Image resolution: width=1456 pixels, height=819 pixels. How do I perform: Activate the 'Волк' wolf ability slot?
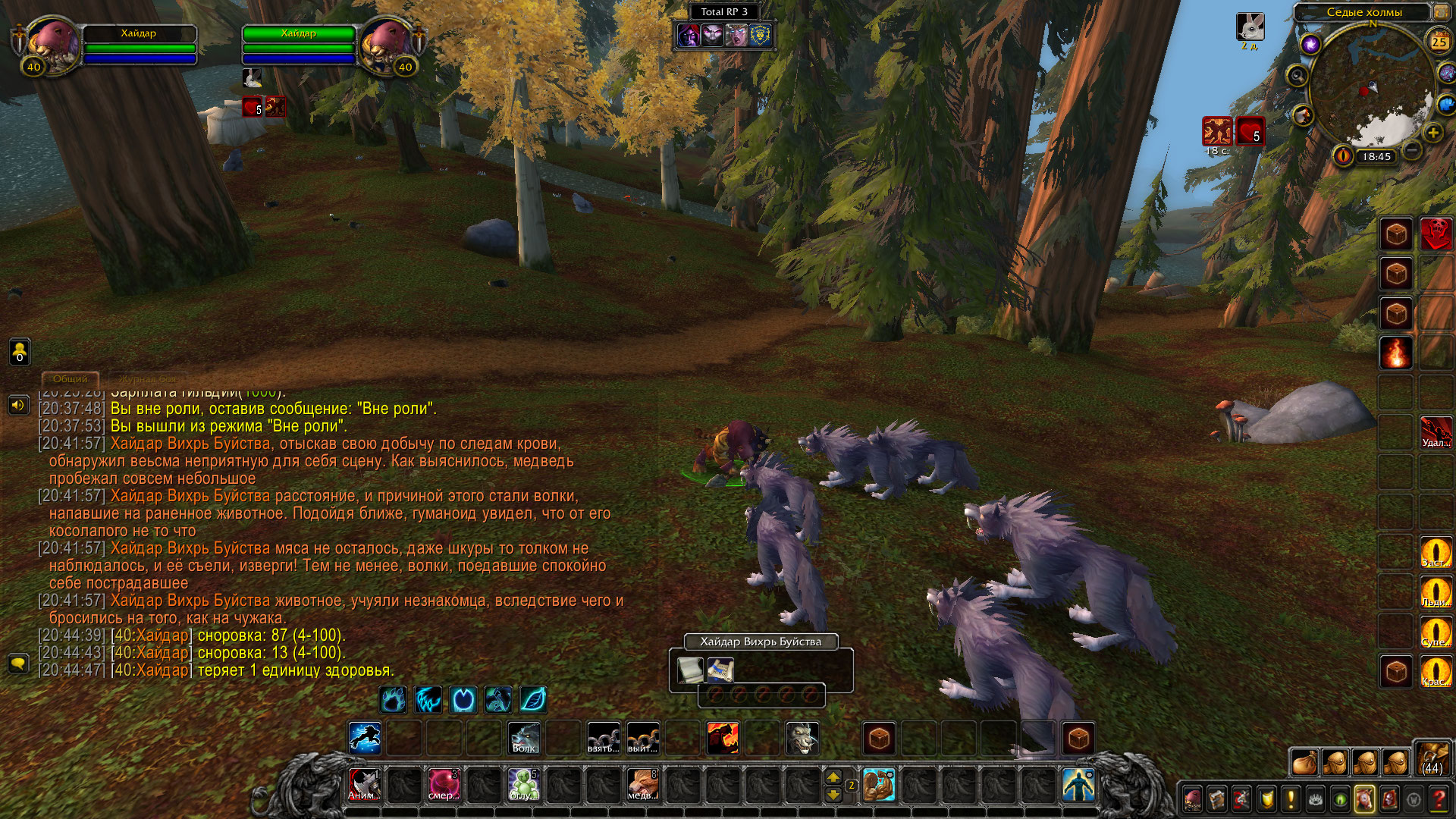point(524,738)
